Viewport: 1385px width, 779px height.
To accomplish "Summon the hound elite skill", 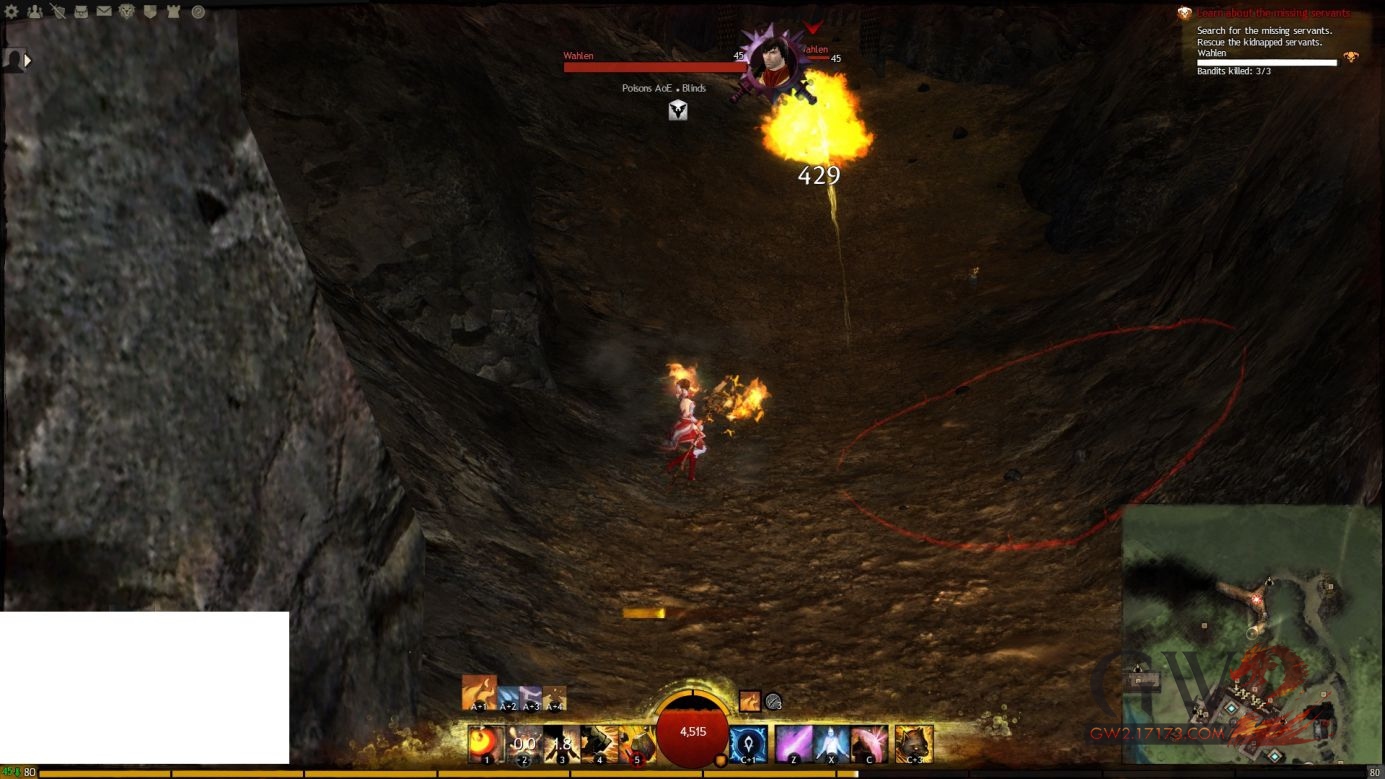I will (x=914, y=744).
